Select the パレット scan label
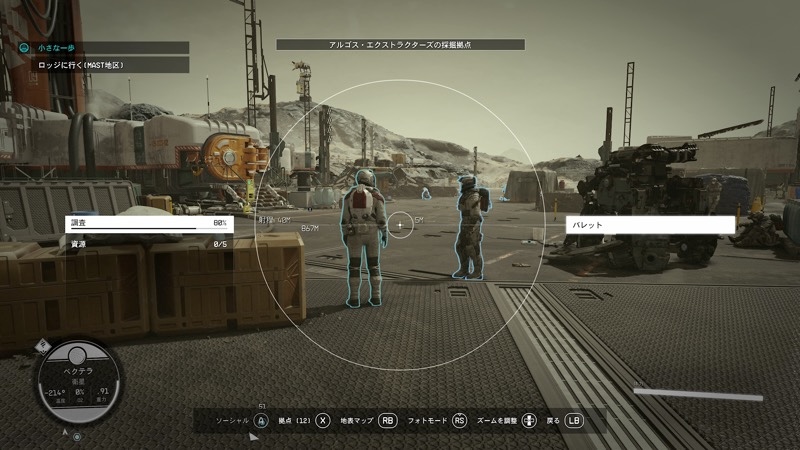This screenshot has height=450, width=800. click(x=650, y=225)
